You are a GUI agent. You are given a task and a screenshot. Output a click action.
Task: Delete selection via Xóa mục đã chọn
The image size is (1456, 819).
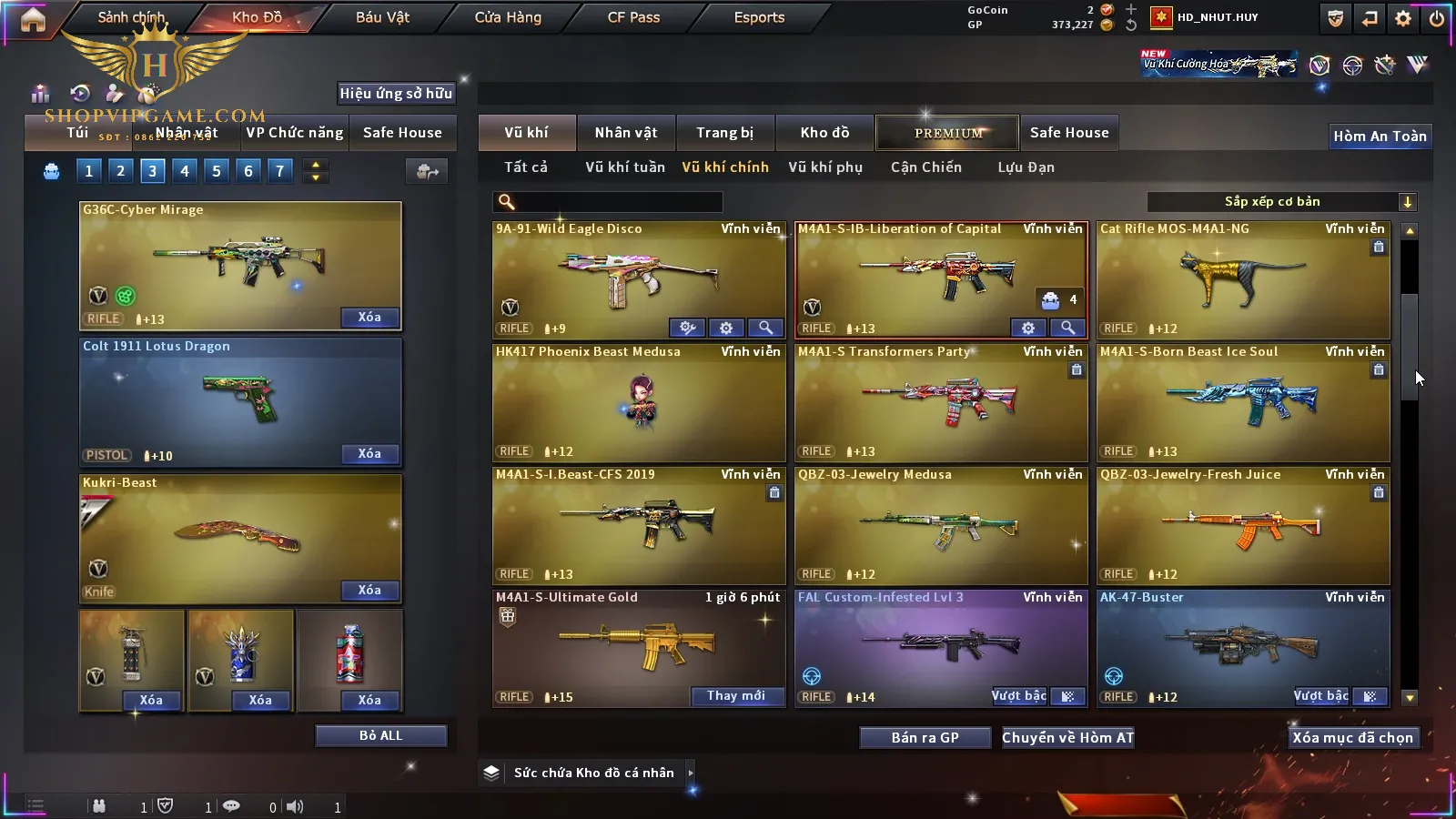point(1352,738)
